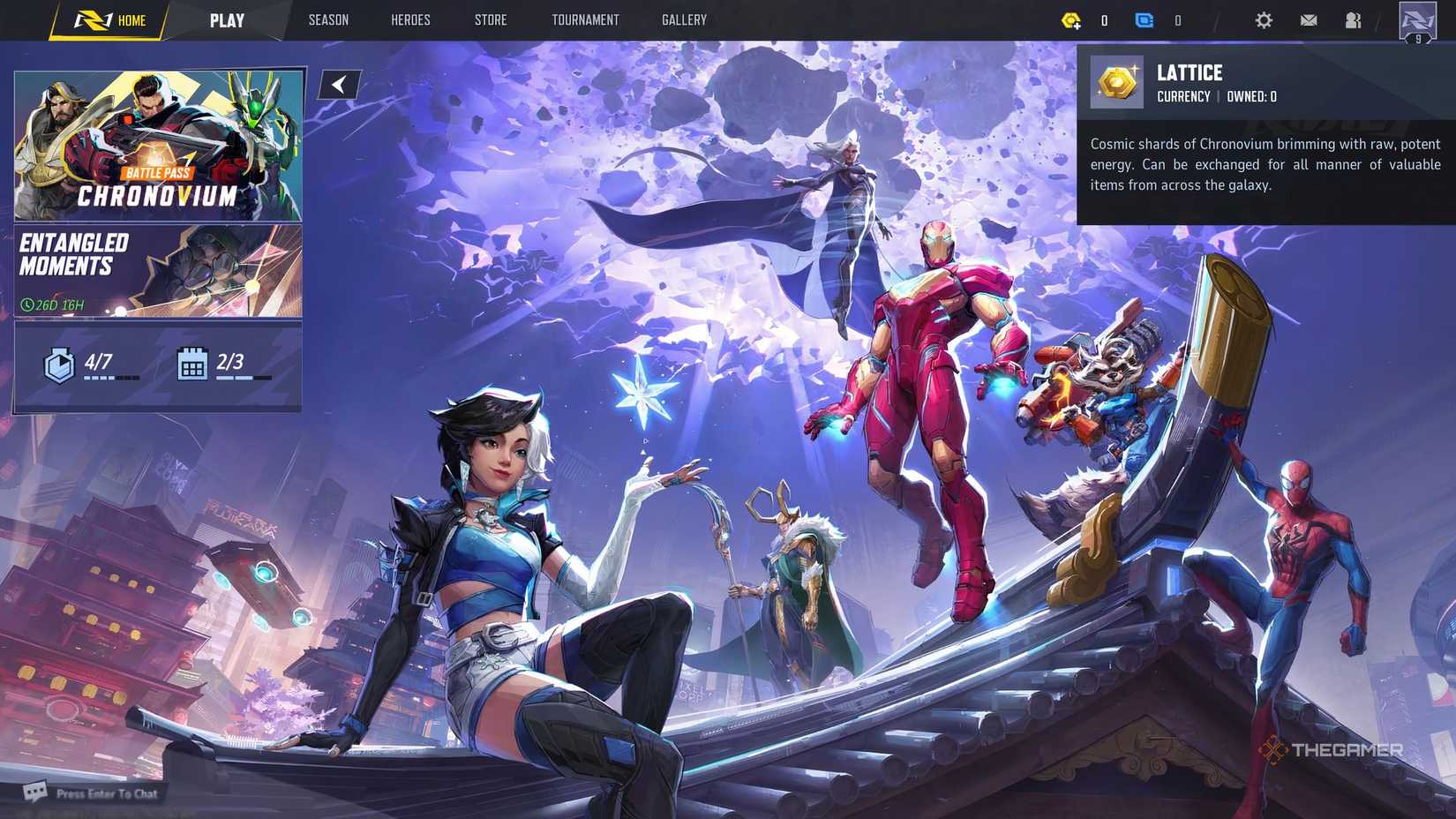Click the blue Units currency icon
The image size is (1456, 819).
[1145, 19]
